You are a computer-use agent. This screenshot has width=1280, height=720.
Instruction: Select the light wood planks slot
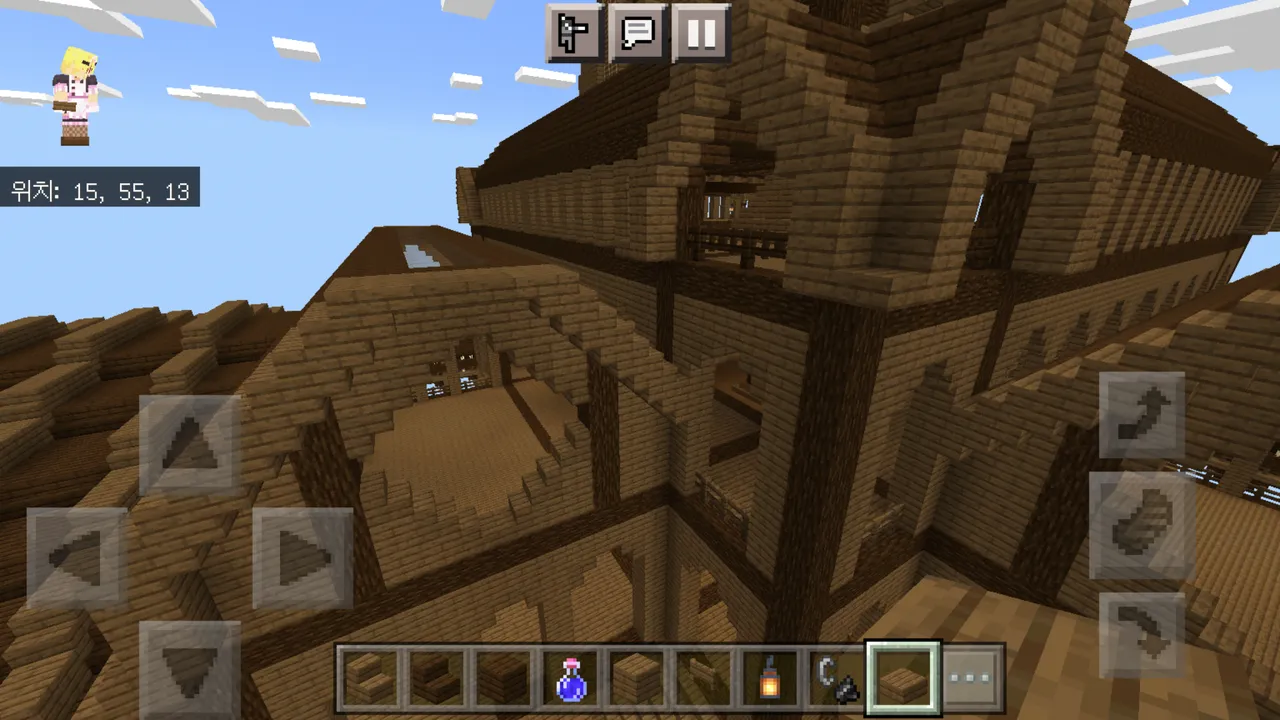click(637, 678)
